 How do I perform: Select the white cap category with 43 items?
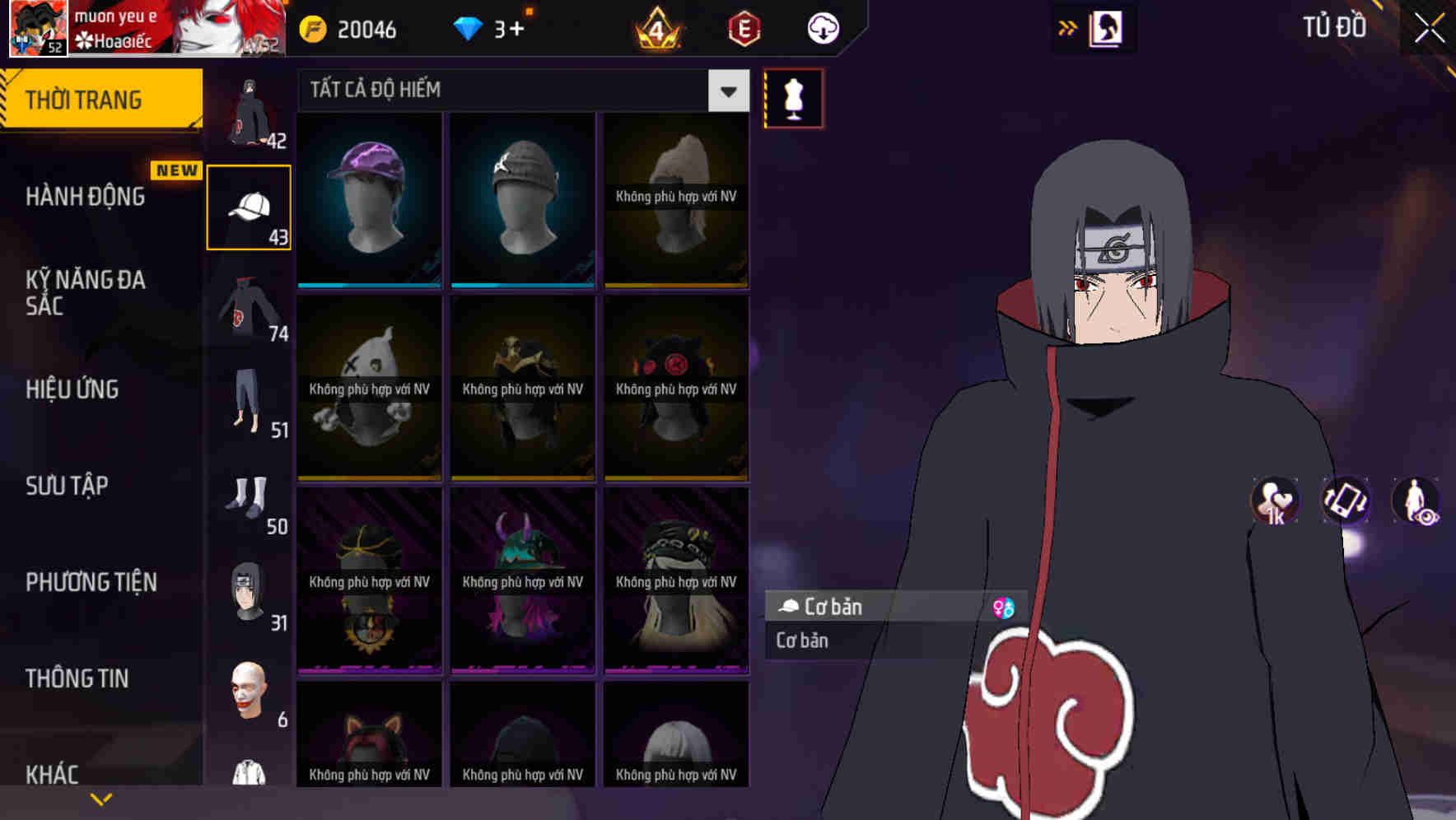(248, 205)
